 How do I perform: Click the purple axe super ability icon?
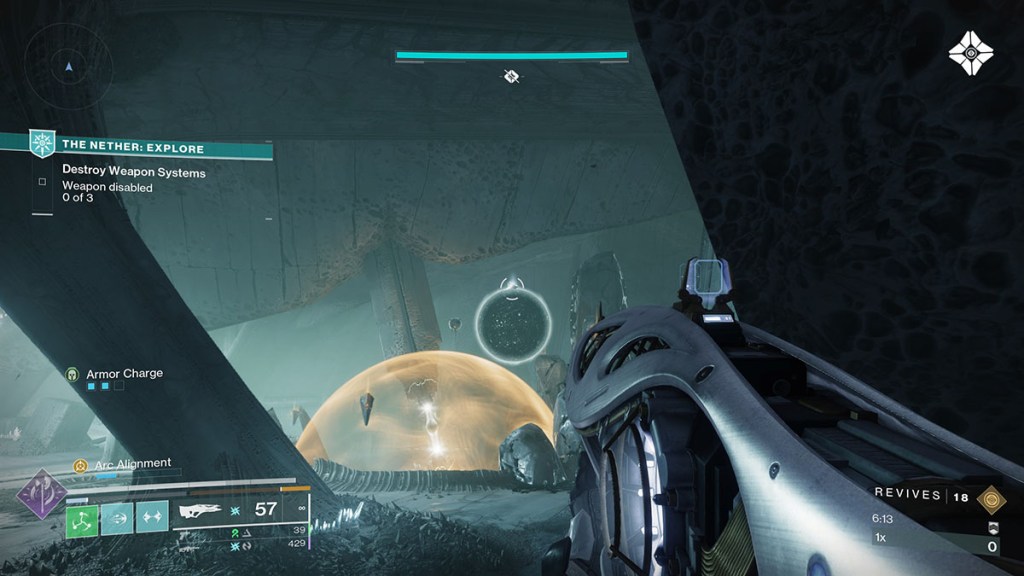pos(43,494)
